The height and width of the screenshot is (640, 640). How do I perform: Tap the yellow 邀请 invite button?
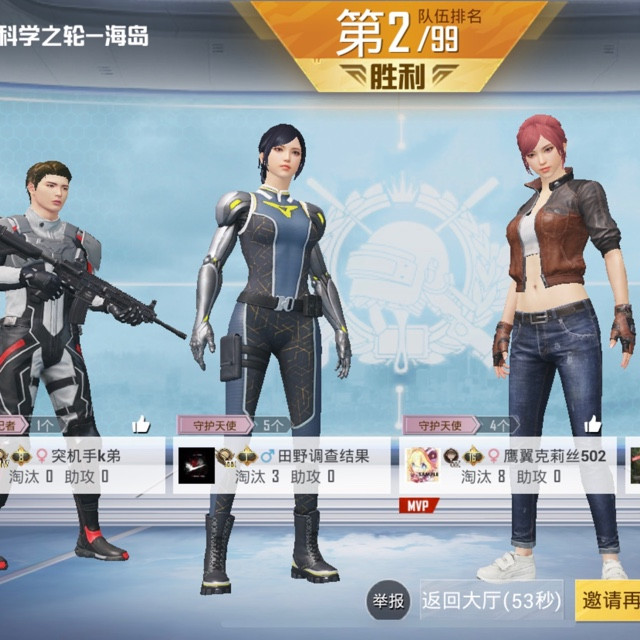click(x=608, y=601)
